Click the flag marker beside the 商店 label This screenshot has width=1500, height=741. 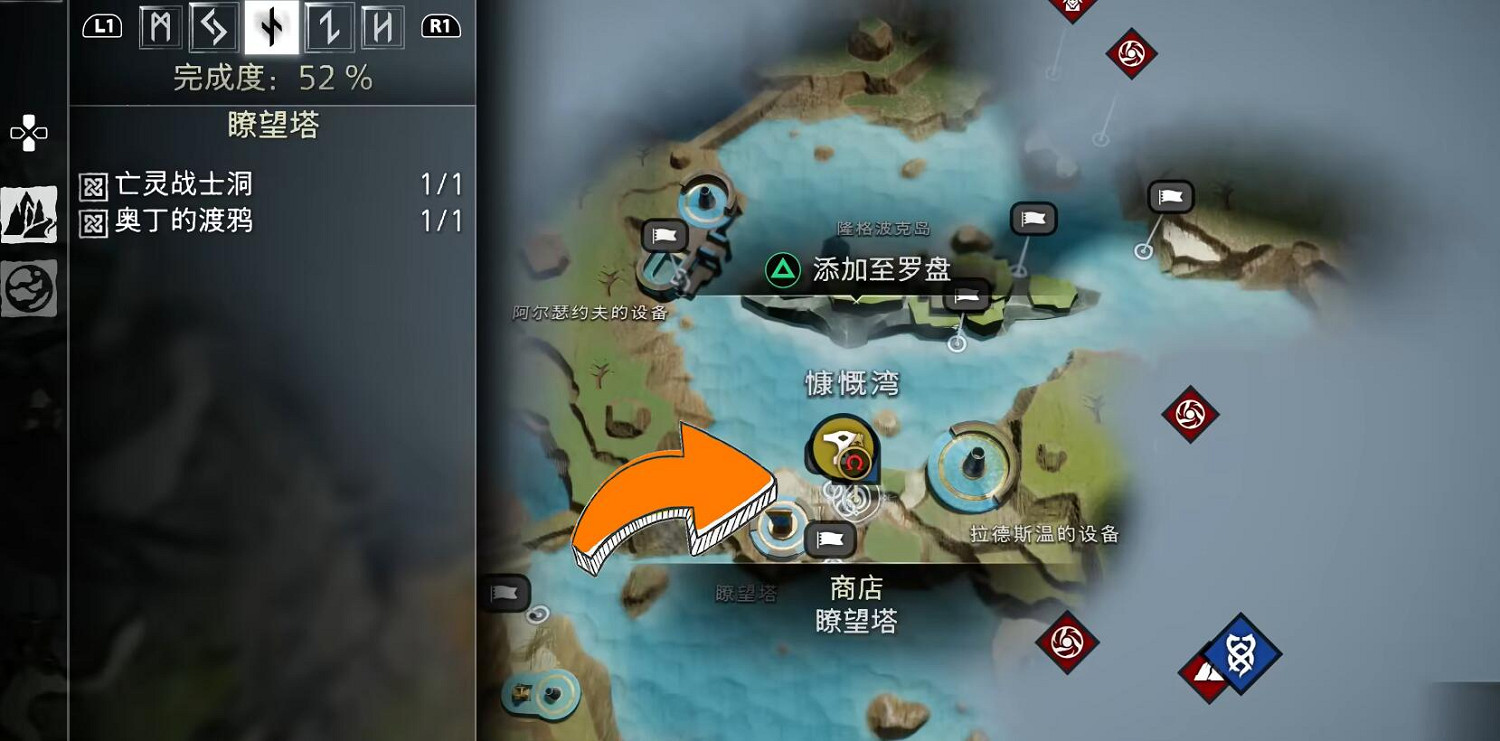coord(832,540)
